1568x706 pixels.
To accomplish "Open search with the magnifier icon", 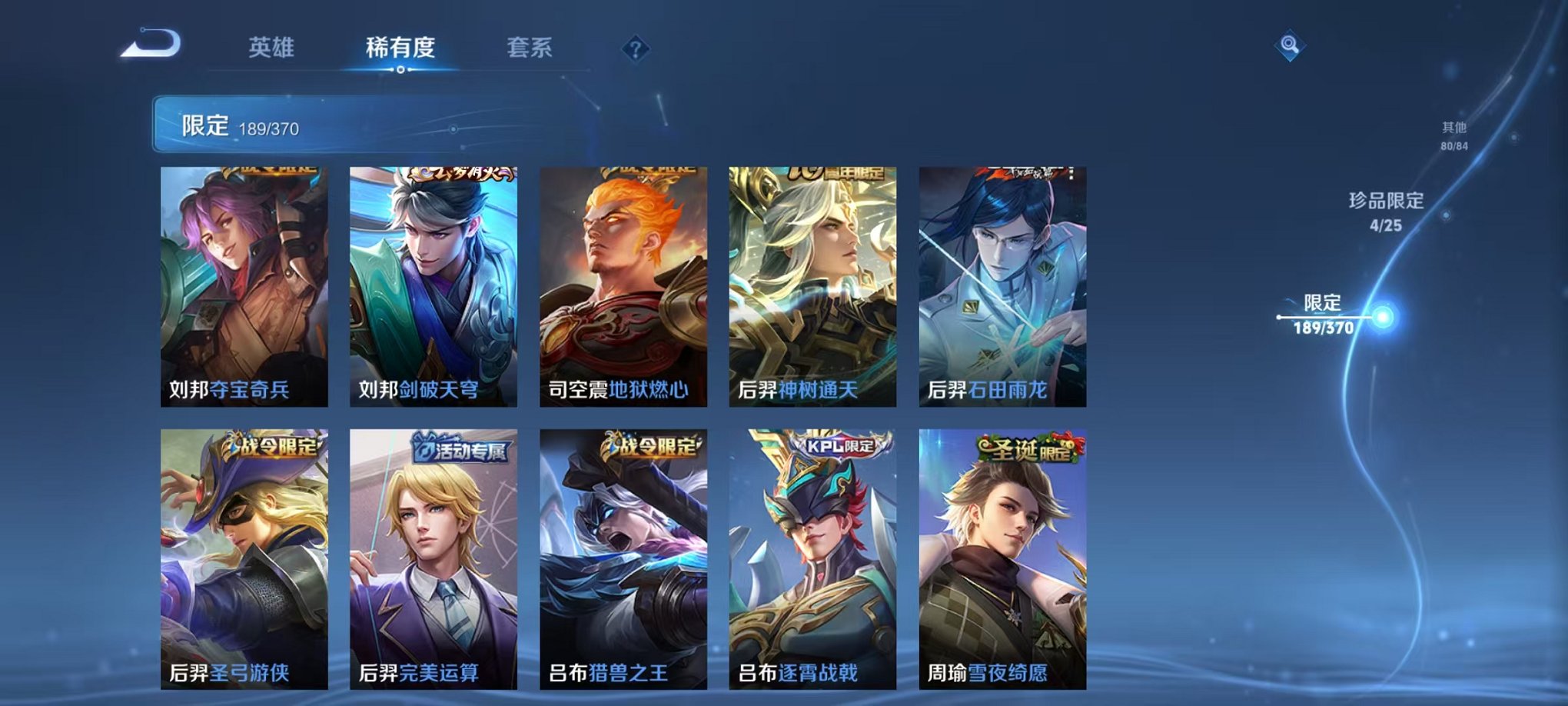I will [1291, 45].
